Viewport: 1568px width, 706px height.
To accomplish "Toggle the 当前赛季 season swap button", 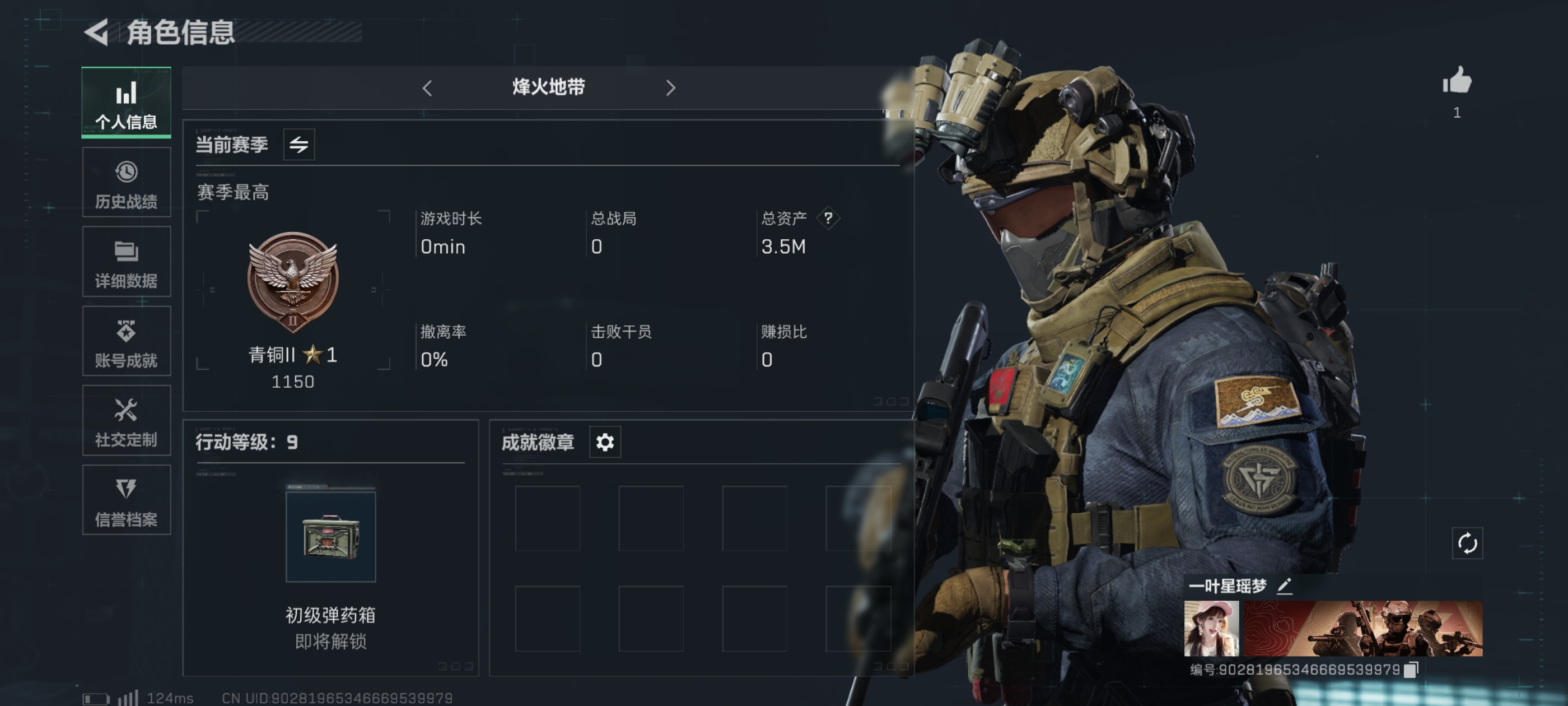I will (x=299, y=145).
